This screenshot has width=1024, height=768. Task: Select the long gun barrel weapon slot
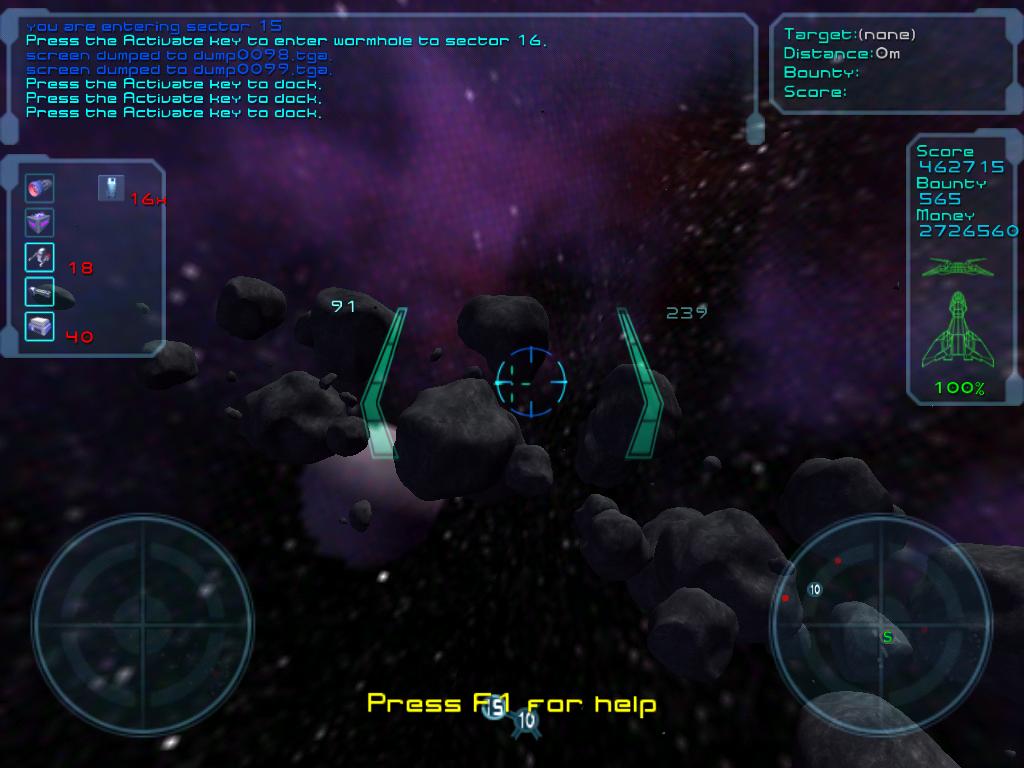click(40, 292)
